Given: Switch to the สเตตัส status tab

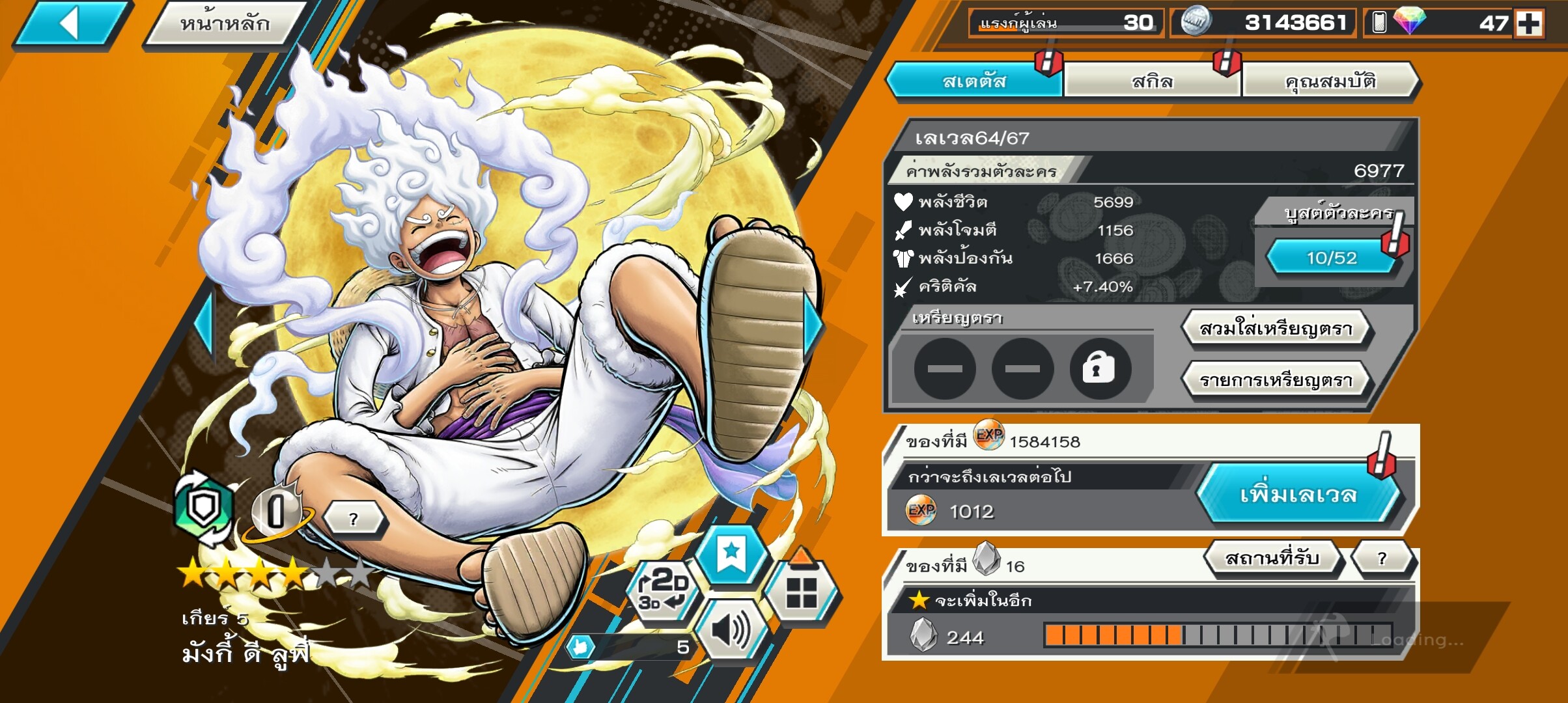Looking at the screenshot, I should (974, 81).
